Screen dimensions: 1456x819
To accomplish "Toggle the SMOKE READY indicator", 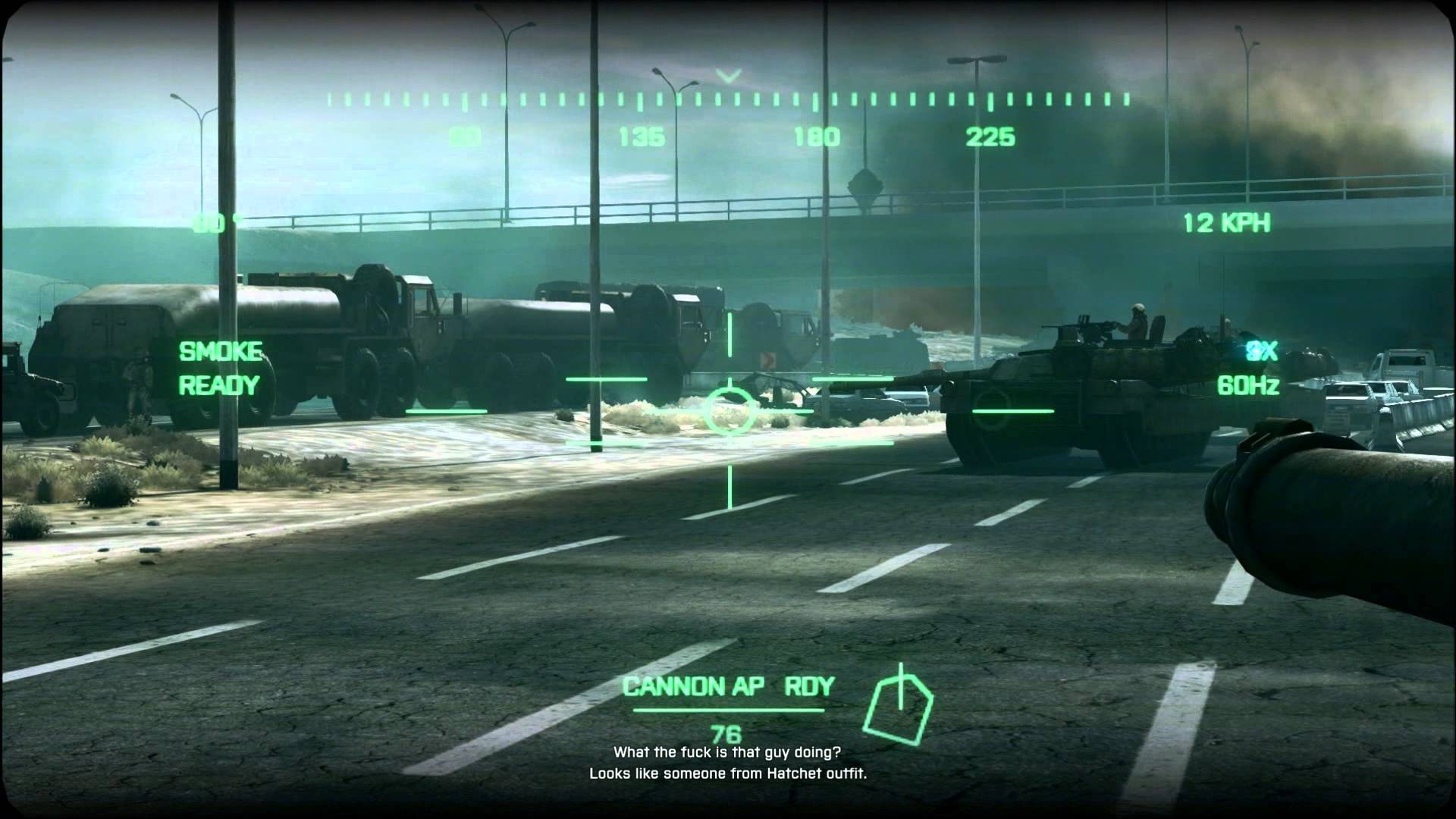I will click(x=219, y=368).
